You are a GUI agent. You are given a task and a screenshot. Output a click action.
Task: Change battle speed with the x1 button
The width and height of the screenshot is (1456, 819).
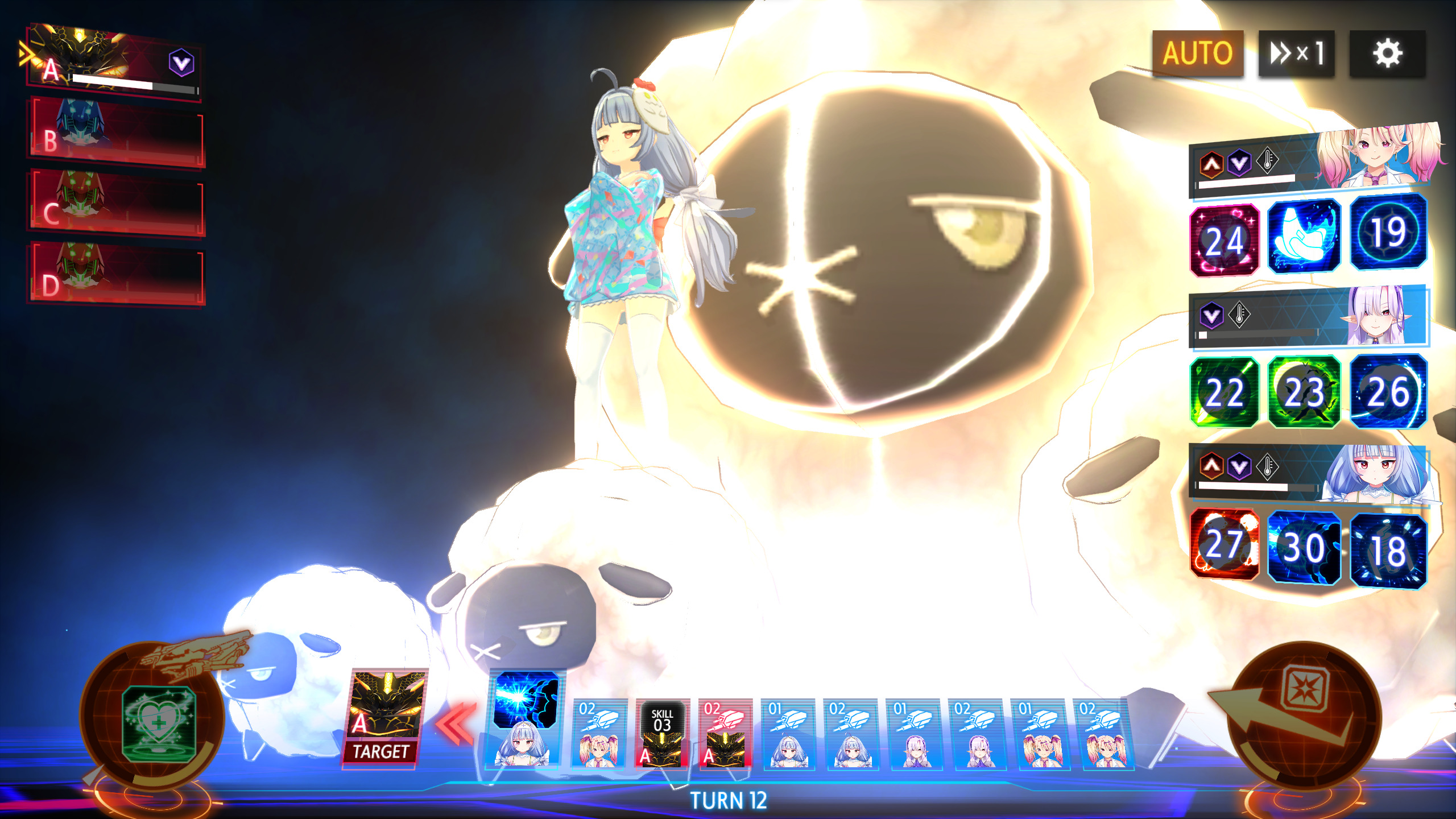point(1296,53)
